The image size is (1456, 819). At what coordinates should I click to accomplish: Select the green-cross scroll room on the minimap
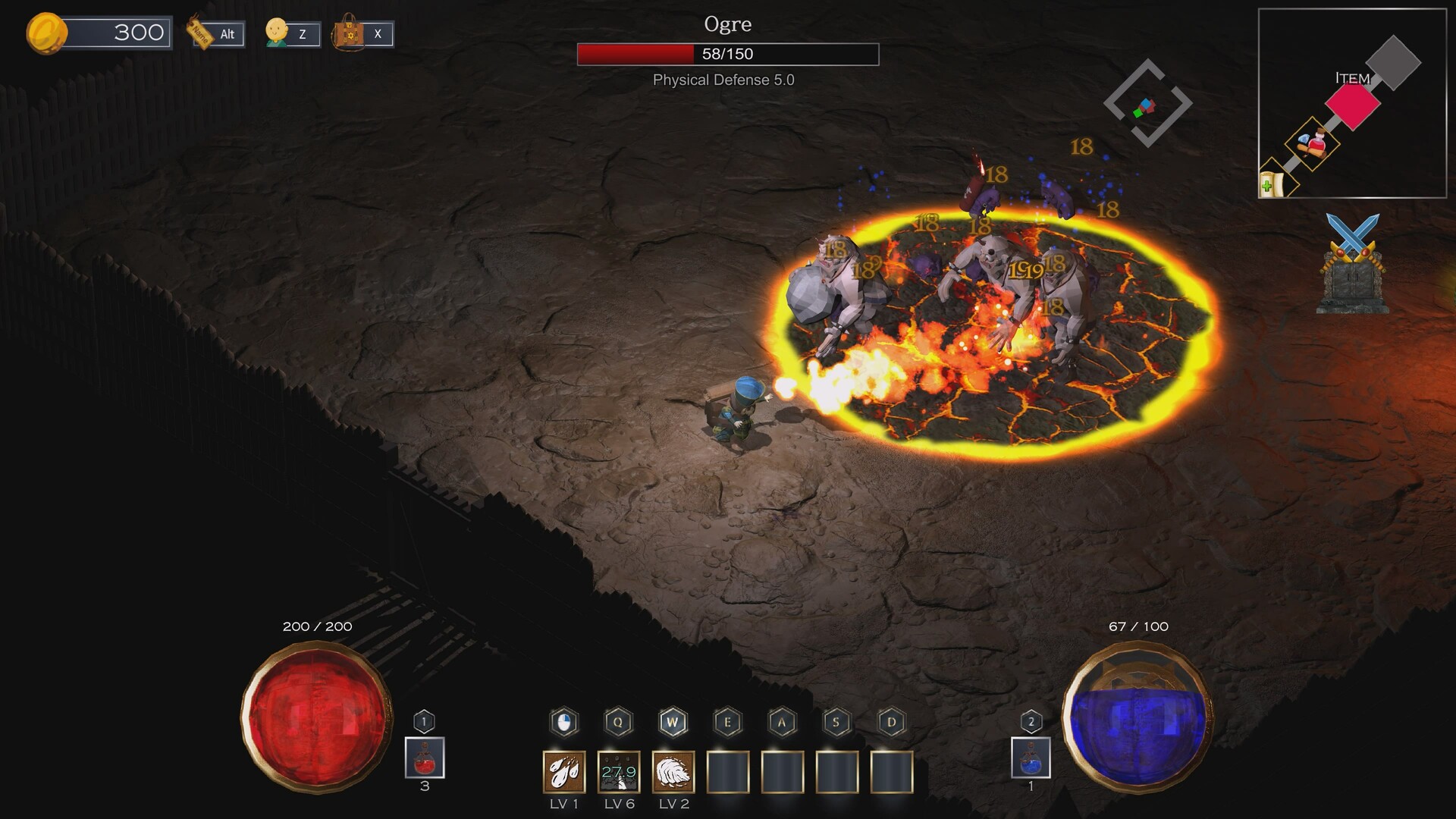tap(1272, 184)
